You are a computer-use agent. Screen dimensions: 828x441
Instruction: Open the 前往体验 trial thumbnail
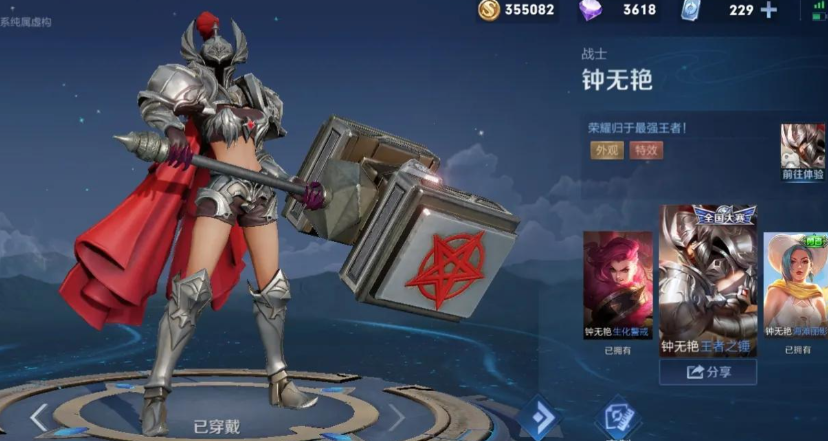(802, 153)
